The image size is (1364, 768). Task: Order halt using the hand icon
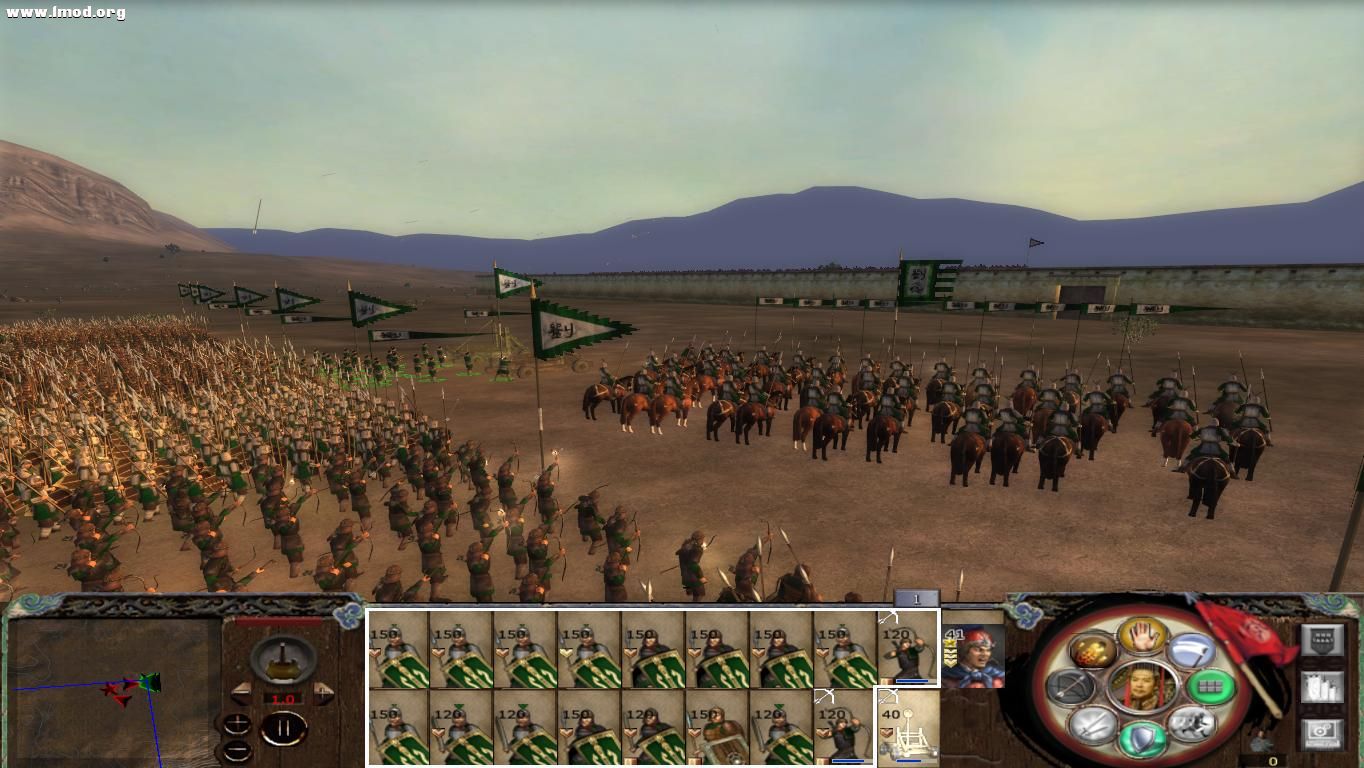(1139, 637)
